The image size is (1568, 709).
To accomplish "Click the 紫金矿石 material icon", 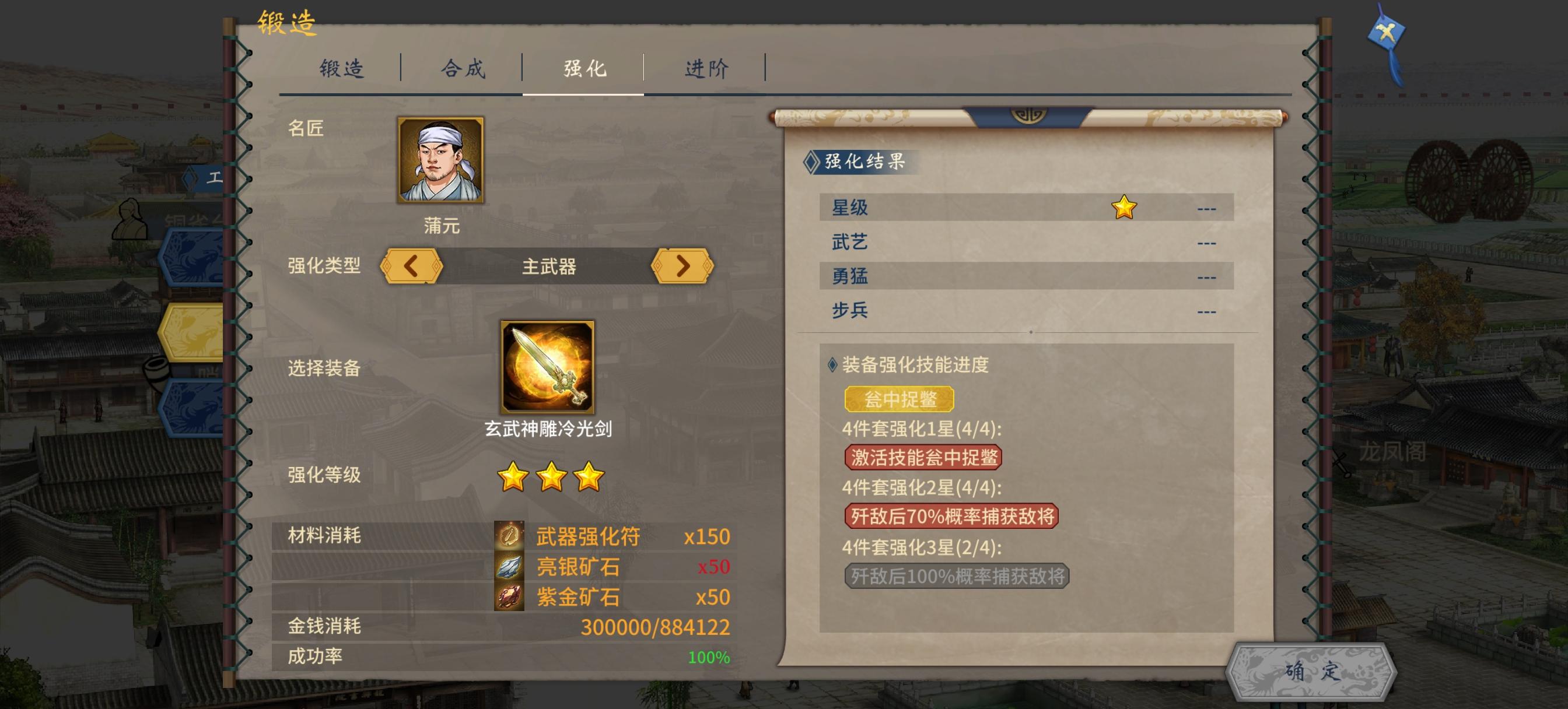I will 509,596.
